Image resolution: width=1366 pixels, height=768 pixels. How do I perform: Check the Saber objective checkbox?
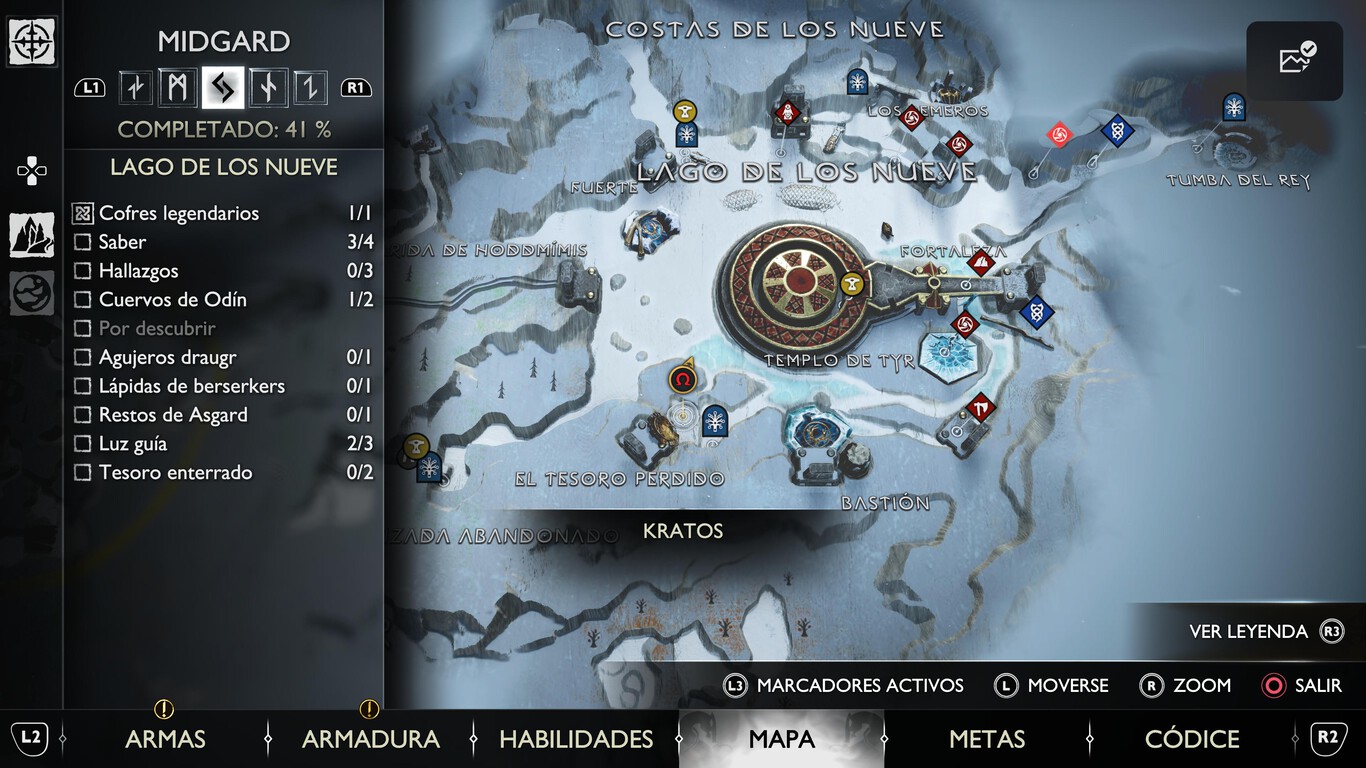[83, 242]
